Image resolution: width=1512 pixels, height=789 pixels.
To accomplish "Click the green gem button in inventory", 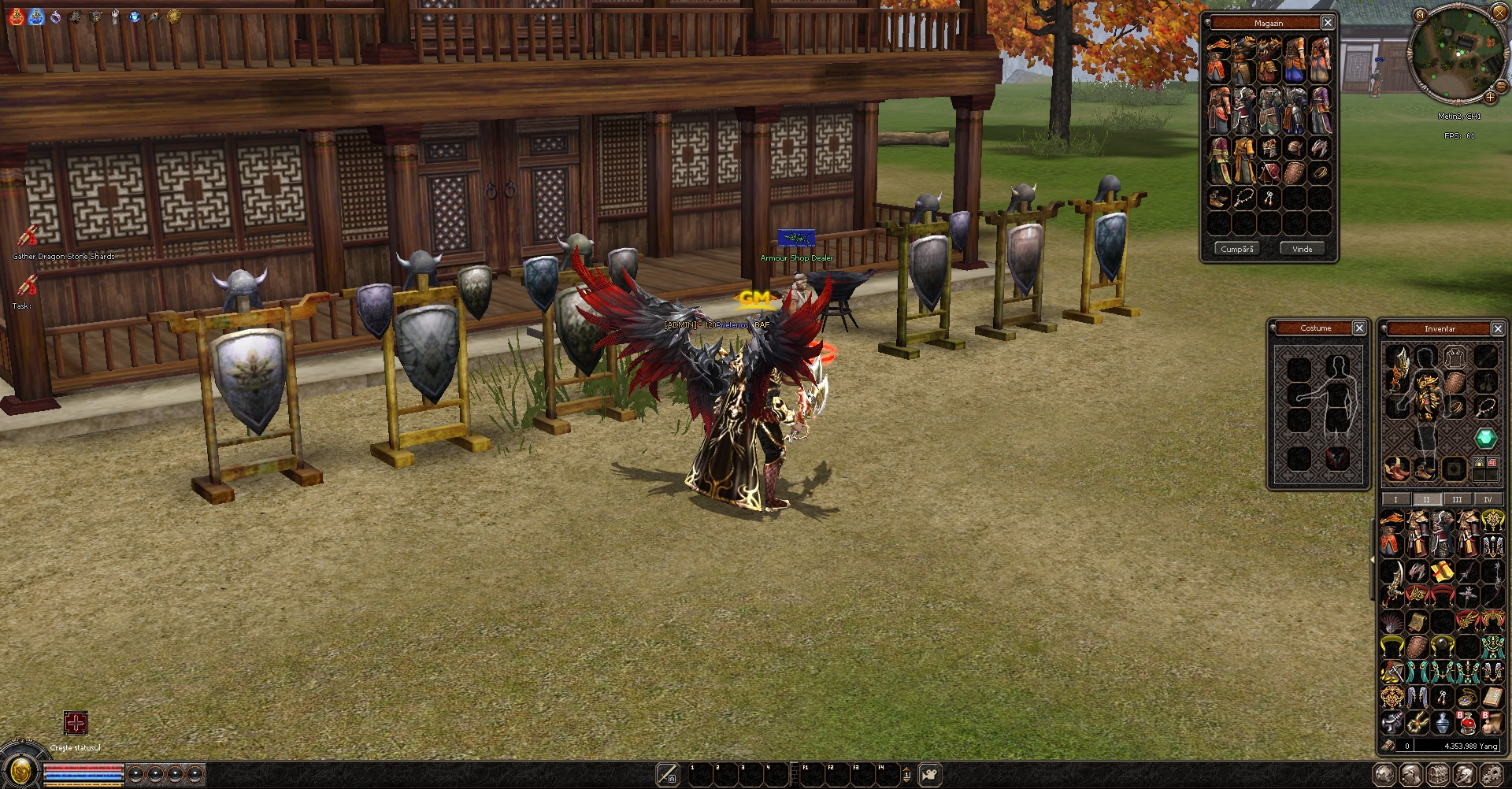I will pos(1485,438).
